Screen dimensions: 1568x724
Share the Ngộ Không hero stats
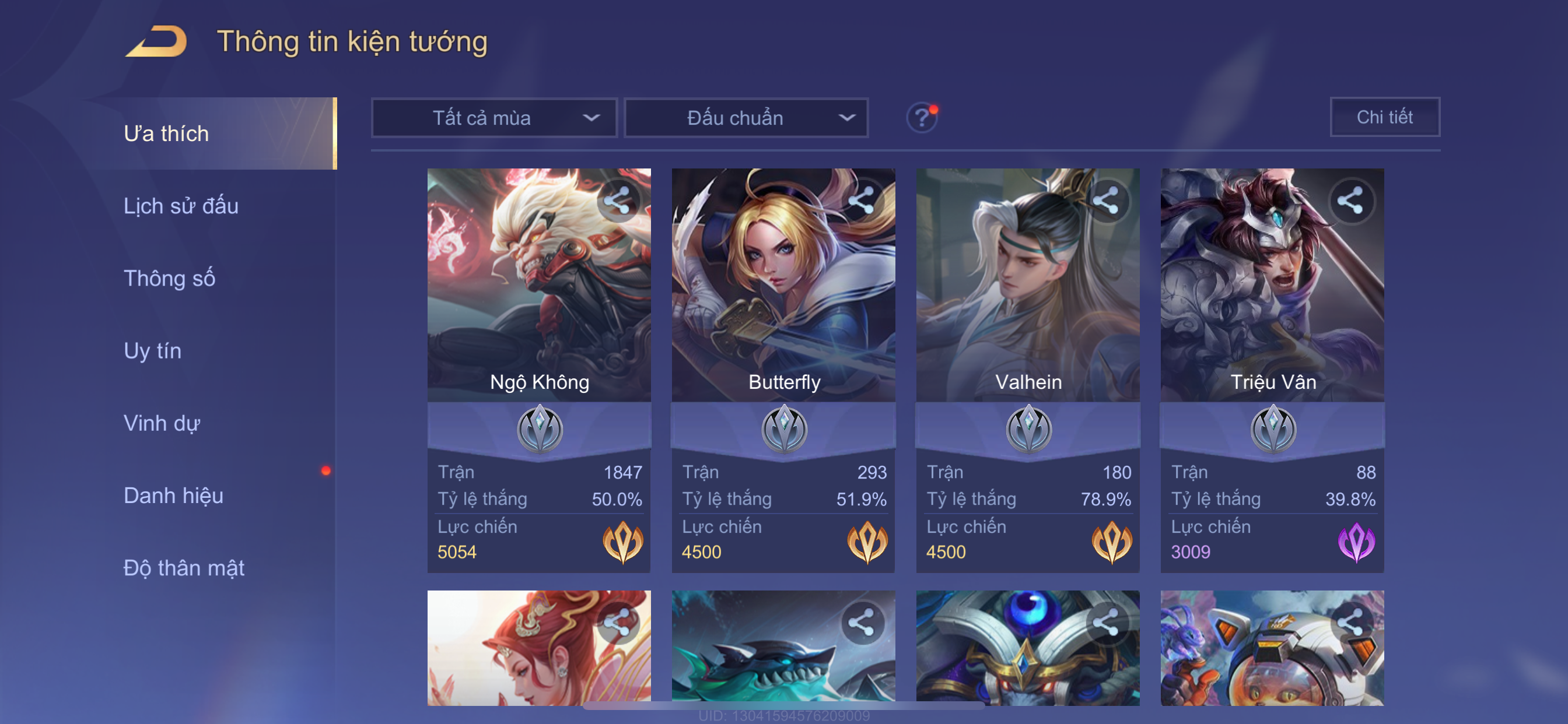617,201
